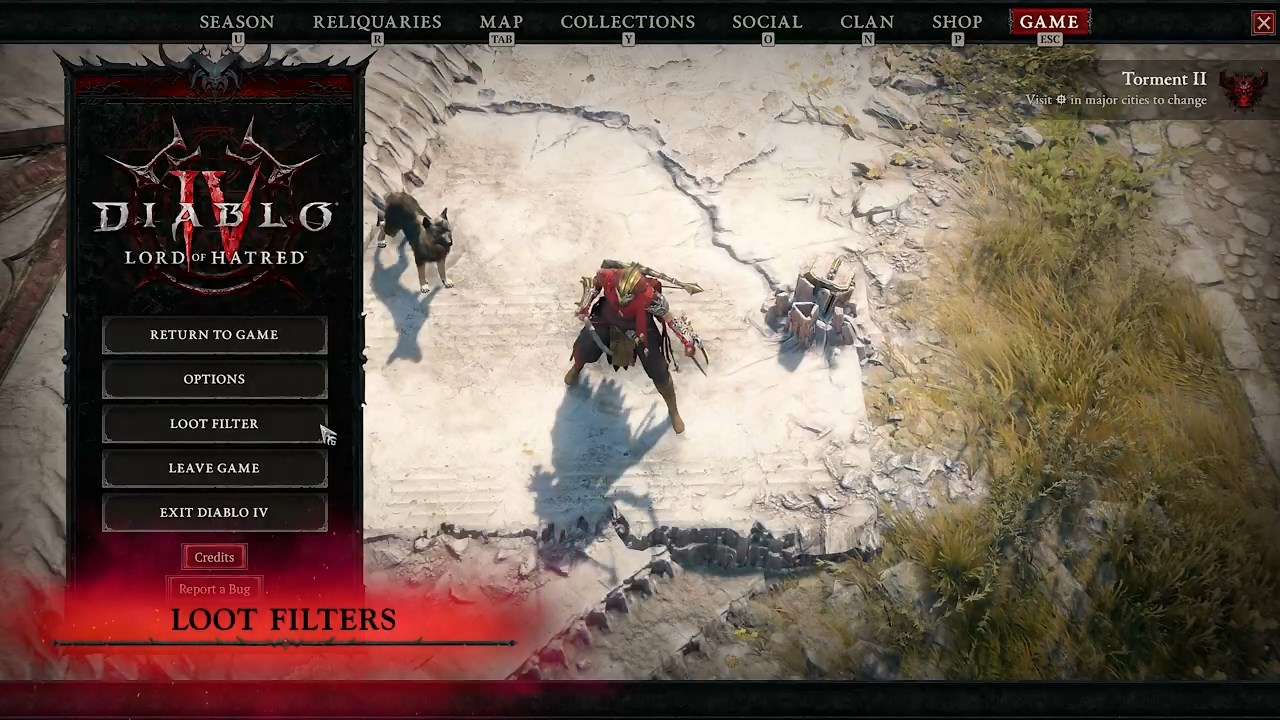This screenshot has width=1280, height=720.
Task: Open the Options menu
Action: (214, 379)
